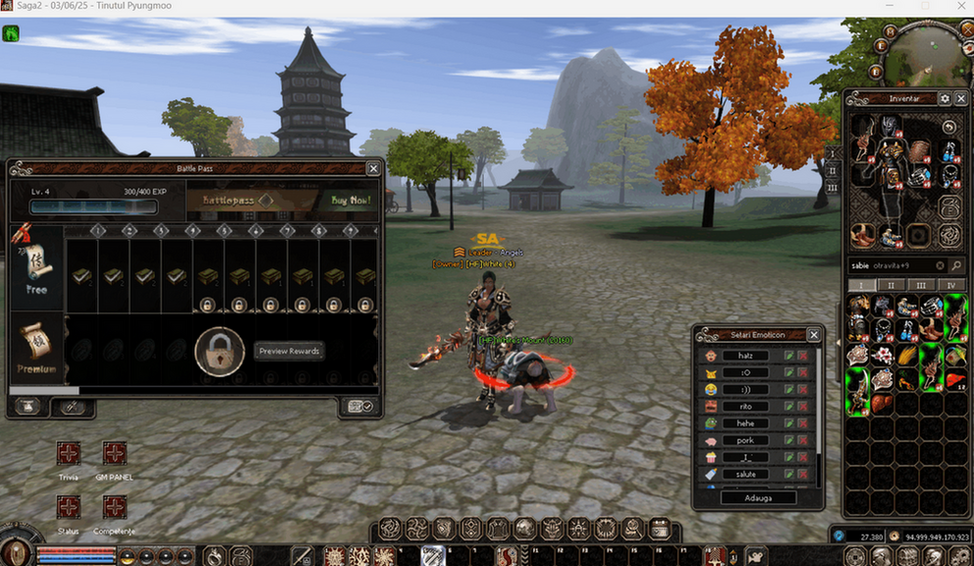The height and width of the screenshot is (566, 974).
Task: Click the inventory search field
Action: coord(890,266)
